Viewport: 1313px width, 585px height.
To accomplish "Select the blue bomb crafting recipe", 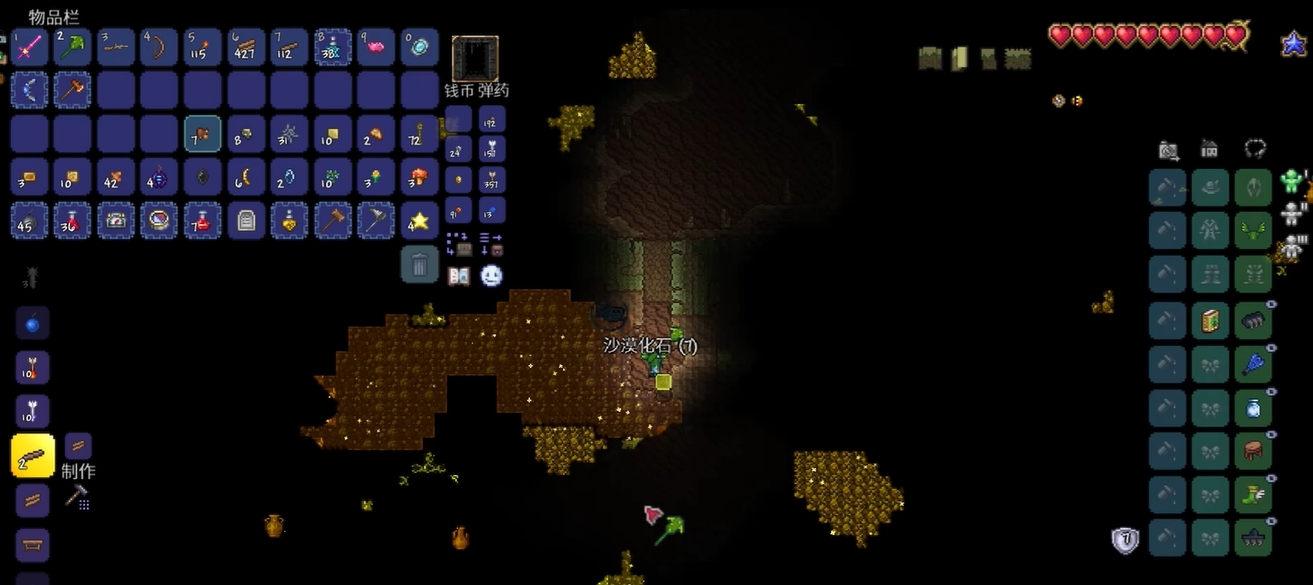I will (x=32, y=324).
